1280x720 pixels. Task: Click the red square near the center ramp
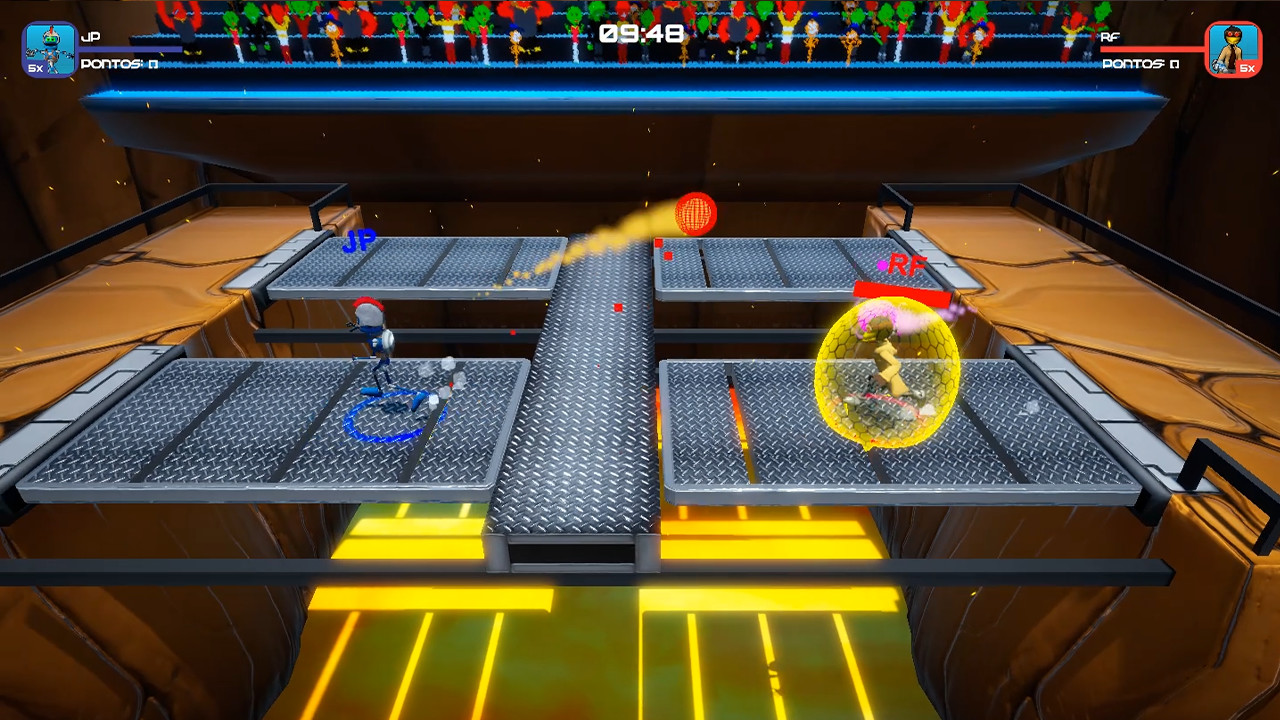pos(618,308)
